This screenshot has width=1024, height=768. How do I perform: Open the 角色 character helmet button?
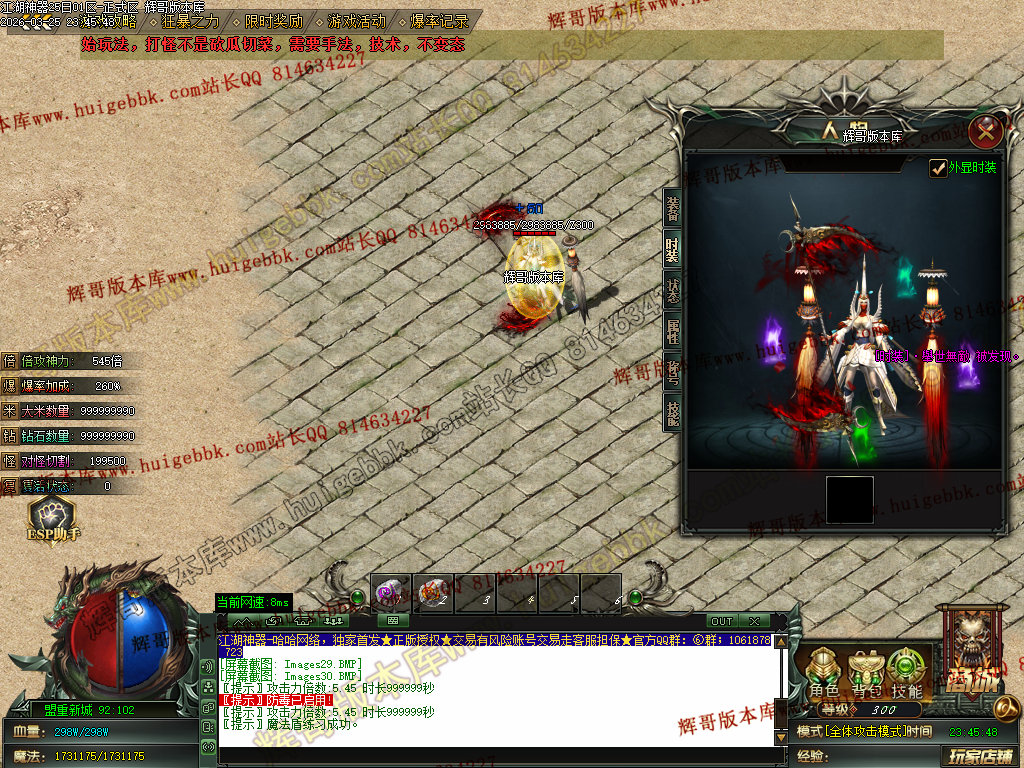pos(825,672)
